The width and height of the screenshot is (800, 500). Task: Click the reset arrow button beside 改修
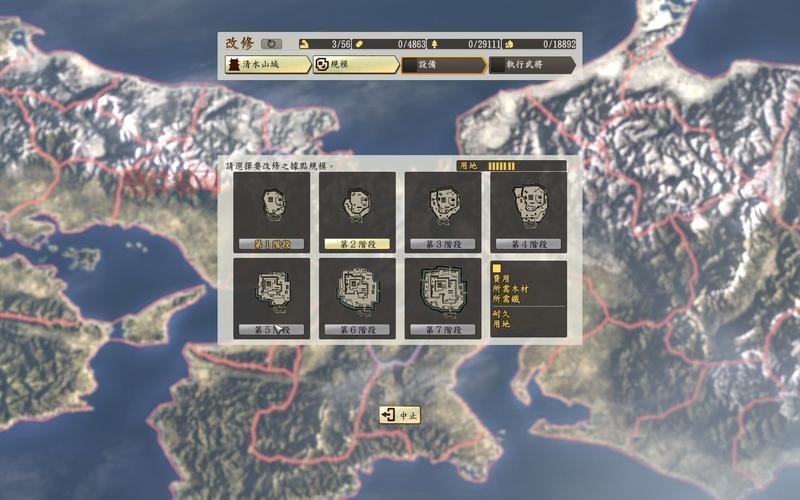271,44
